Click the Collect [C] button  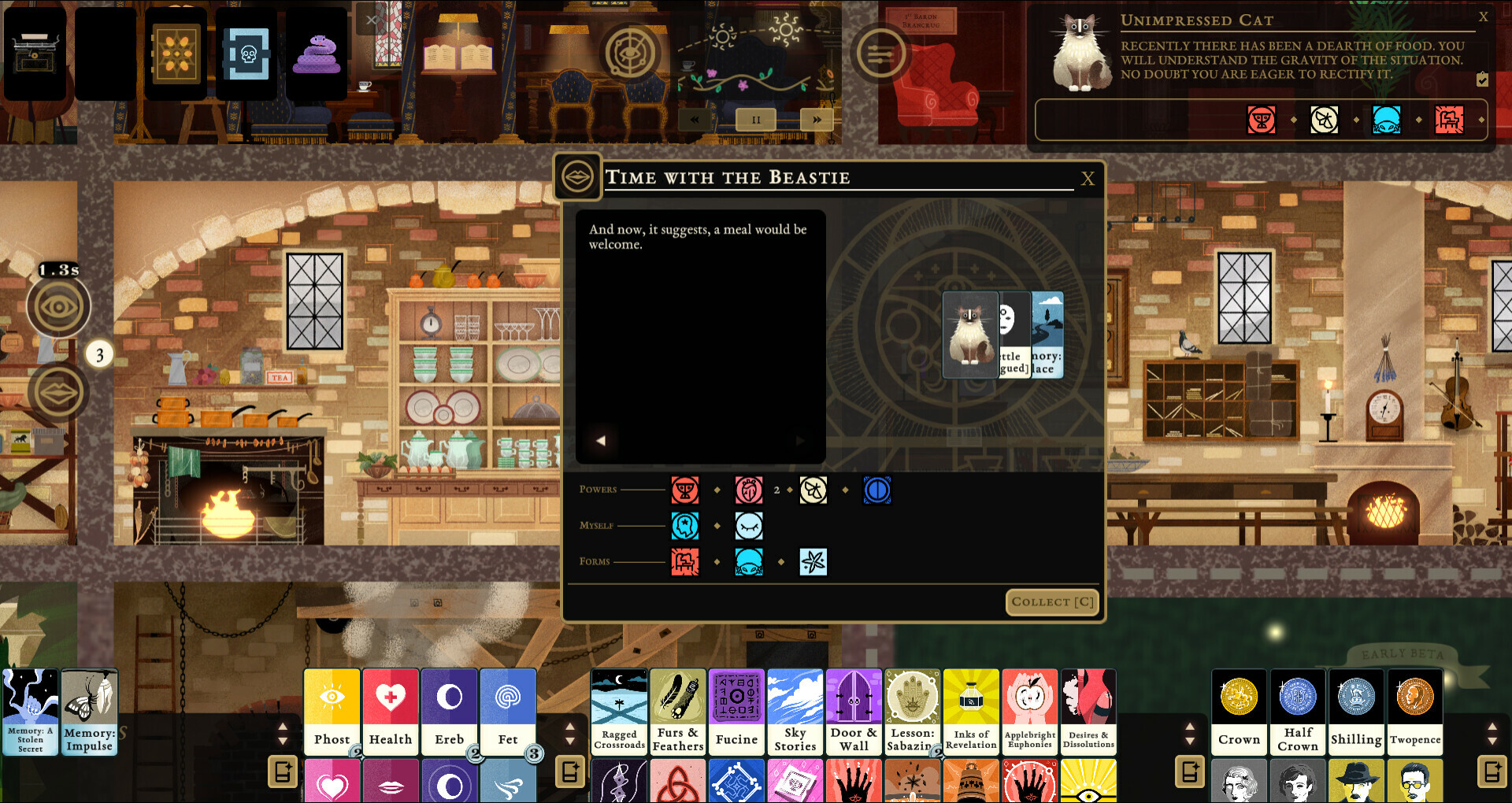[x=1052, y=601]
